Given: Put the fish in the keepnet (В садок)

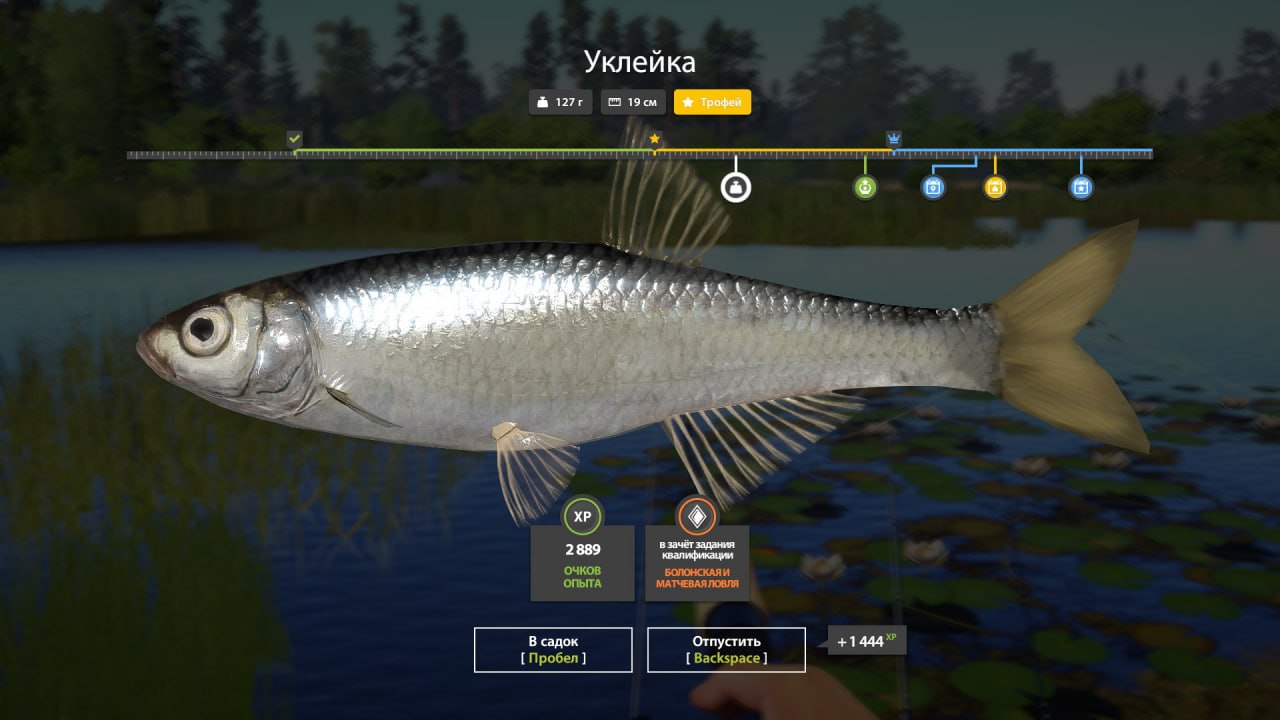Looking at the screenshot, I should [x=553, y=649].
